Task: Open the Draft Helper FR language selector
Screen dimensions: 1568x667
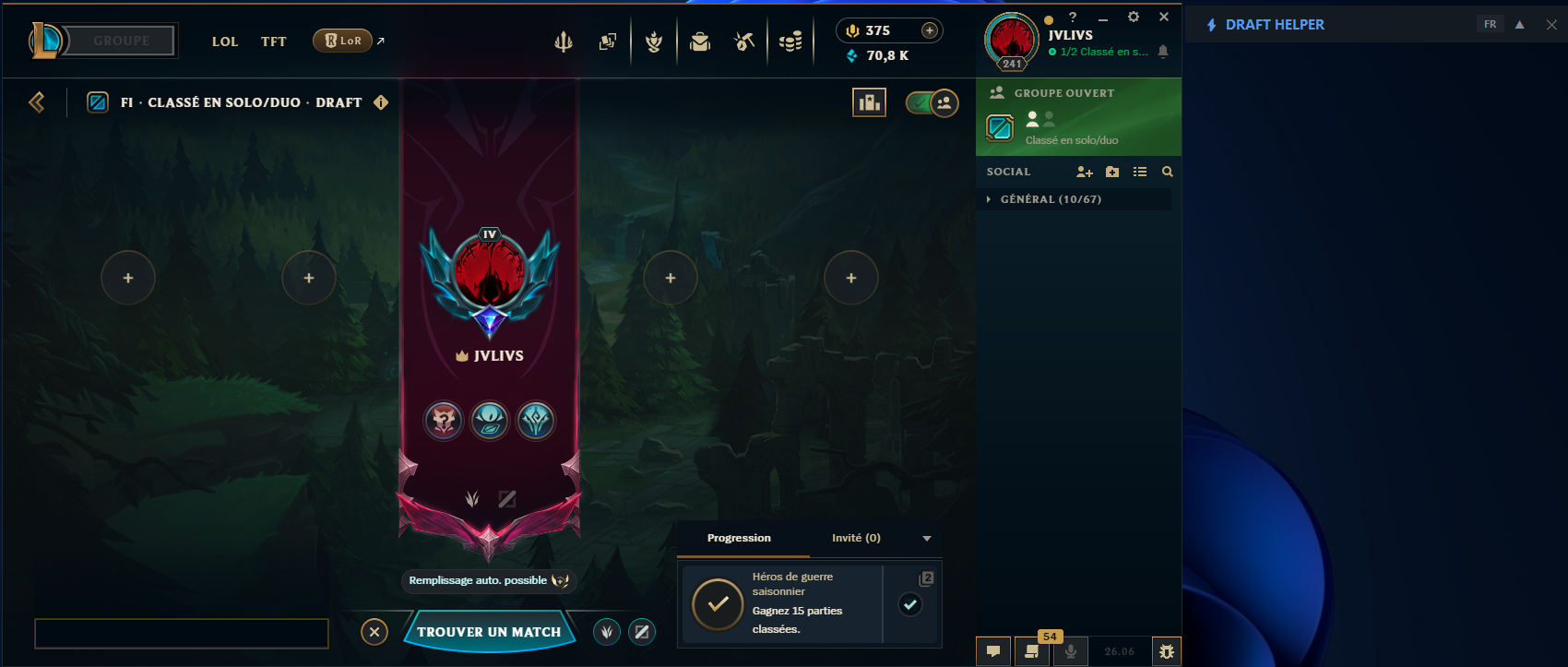Action: pyautogui.click(x=1491, y=25)
